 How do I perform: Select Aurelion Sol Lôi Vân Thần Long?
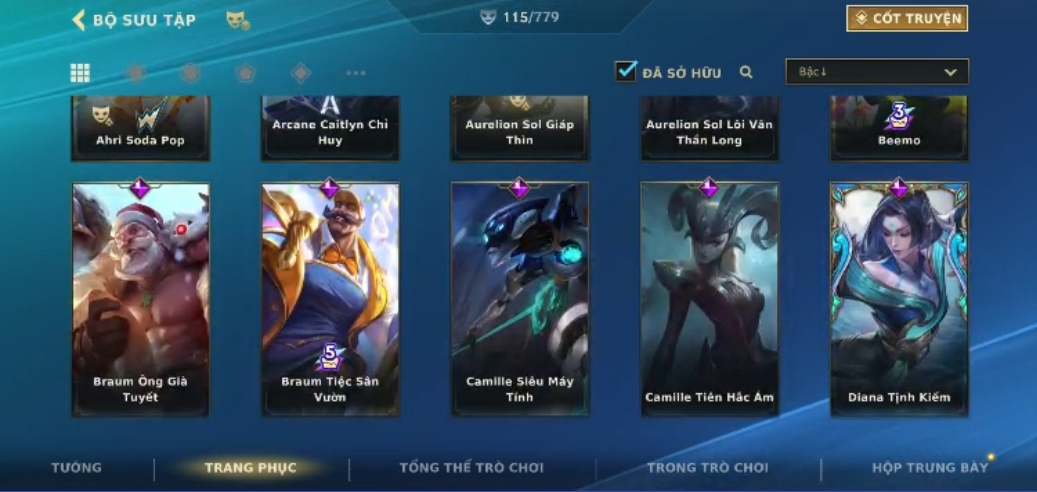click(x=709, y=128)
